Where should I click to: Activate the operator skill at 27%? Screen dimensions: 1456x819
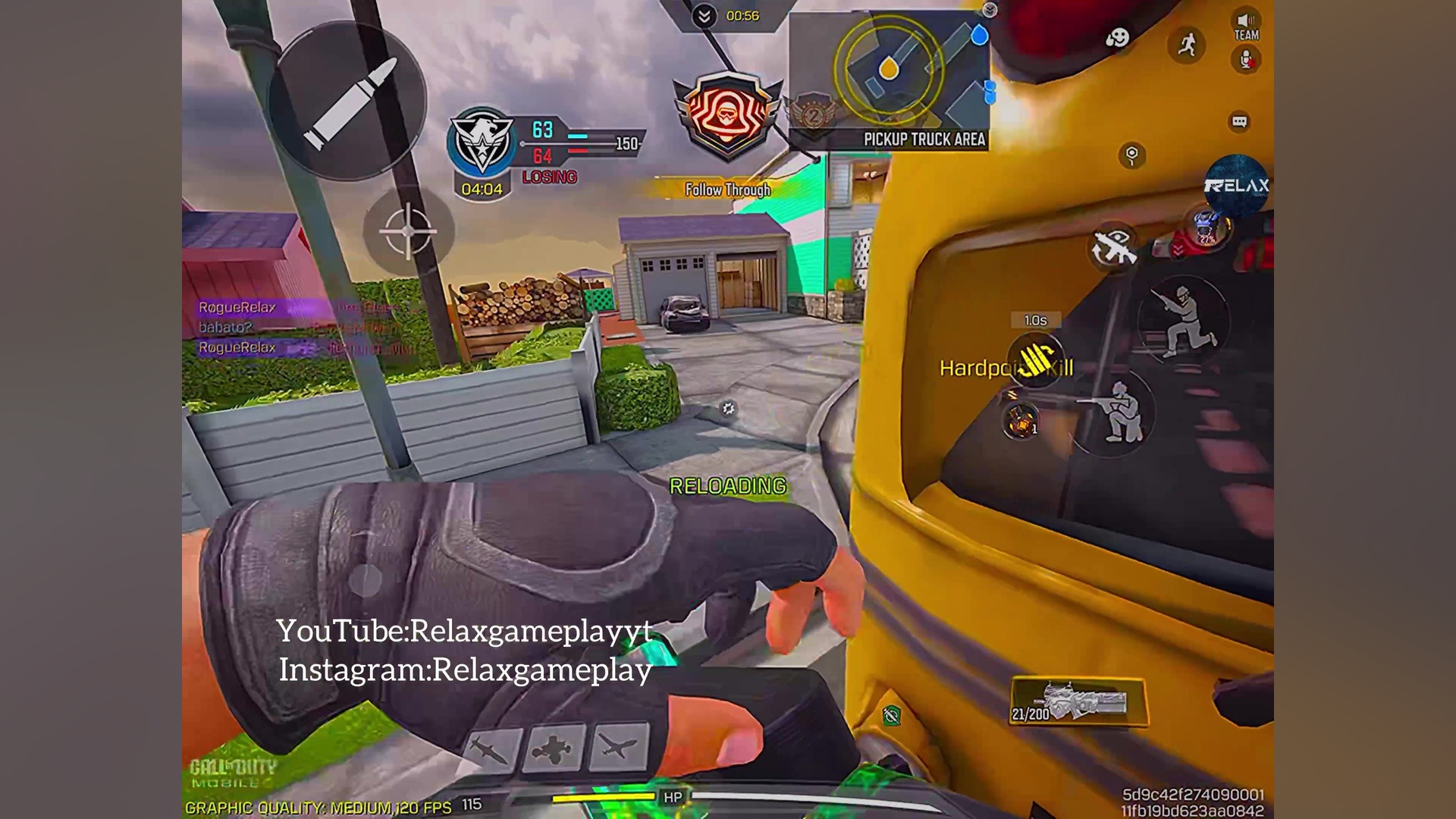click(1206, 227)
